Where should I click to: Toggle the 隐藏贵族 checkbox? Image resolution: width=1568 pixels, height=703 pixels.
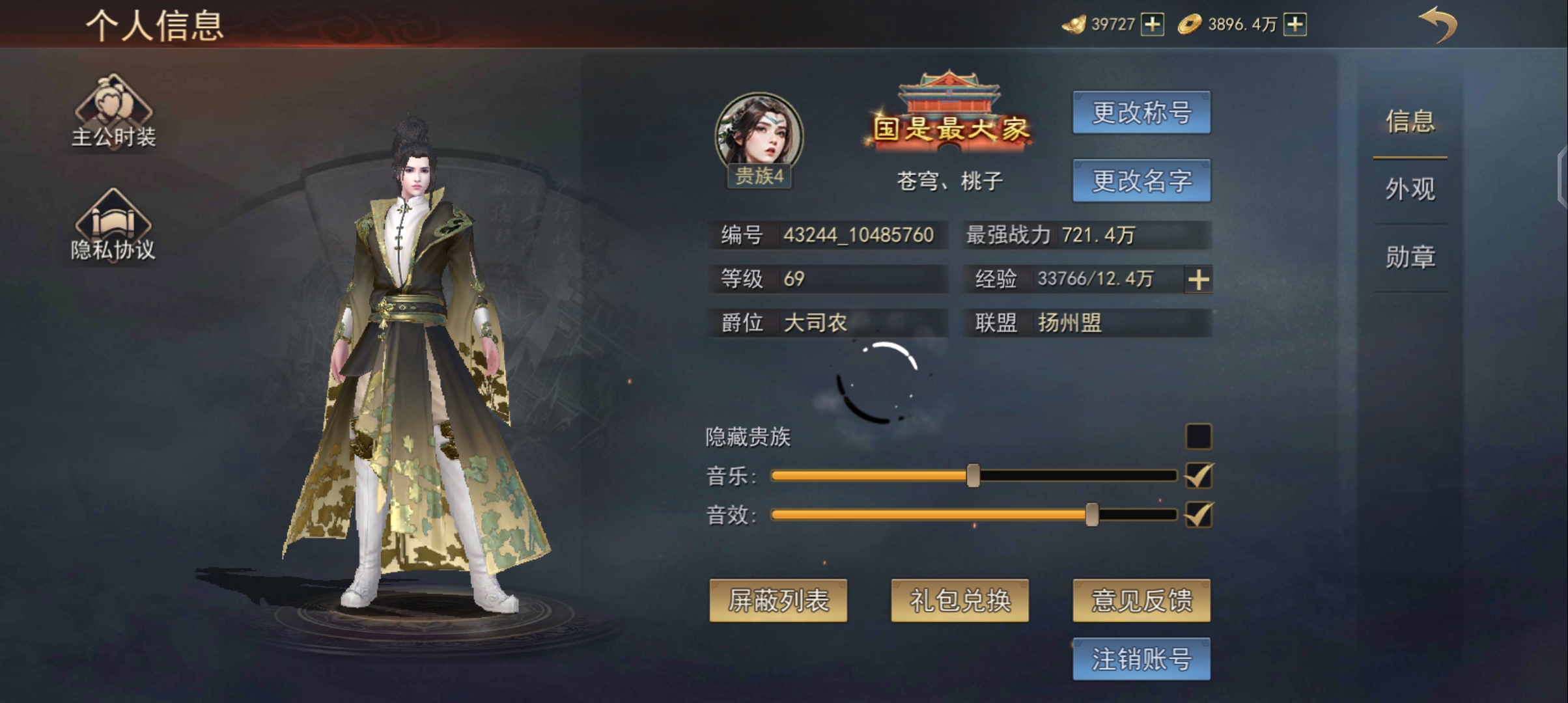pyautogui.click(x=1198, y=437)
